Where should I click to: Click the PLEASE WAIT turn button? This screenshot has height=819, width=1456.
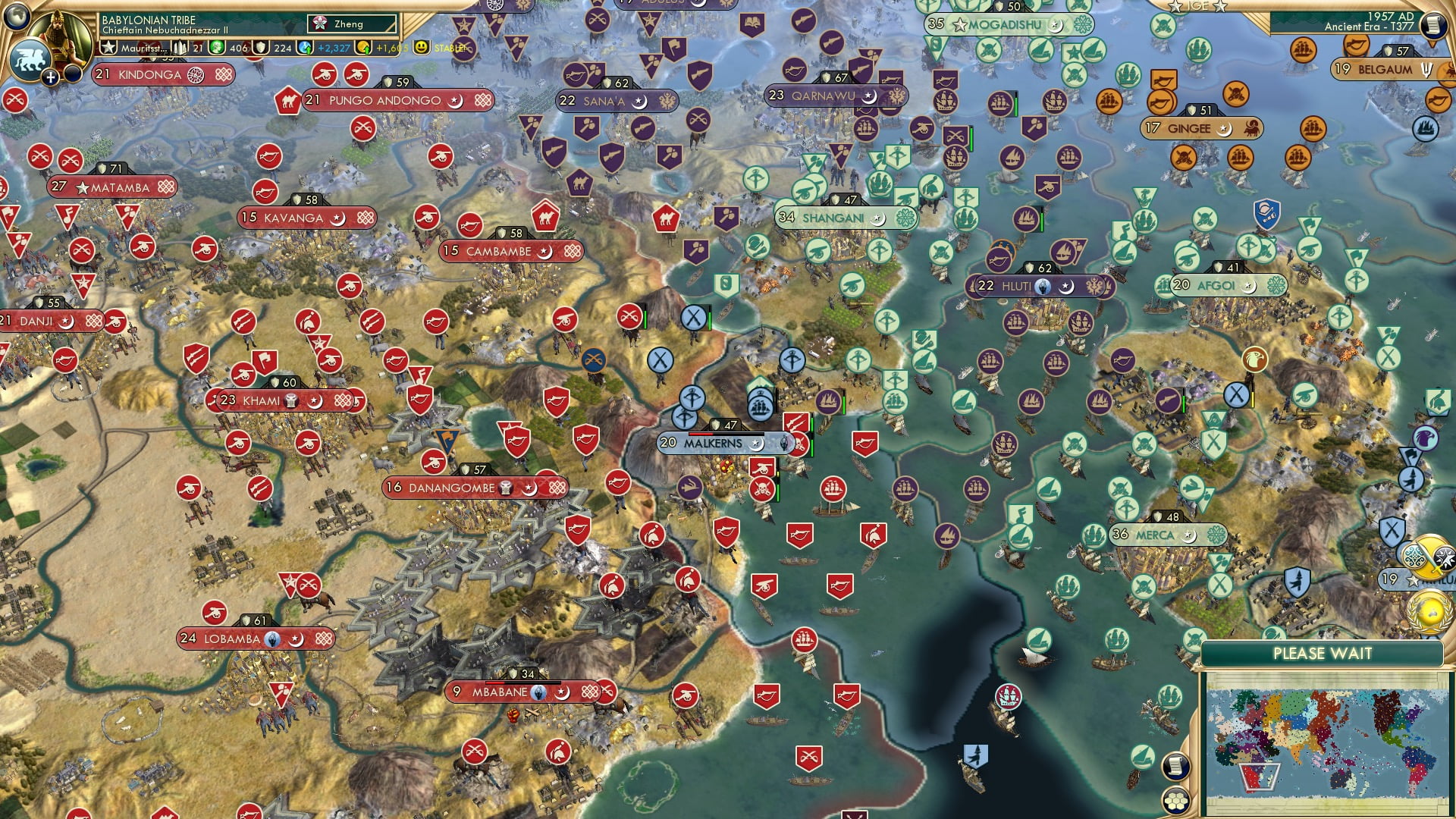point(1322,654)
